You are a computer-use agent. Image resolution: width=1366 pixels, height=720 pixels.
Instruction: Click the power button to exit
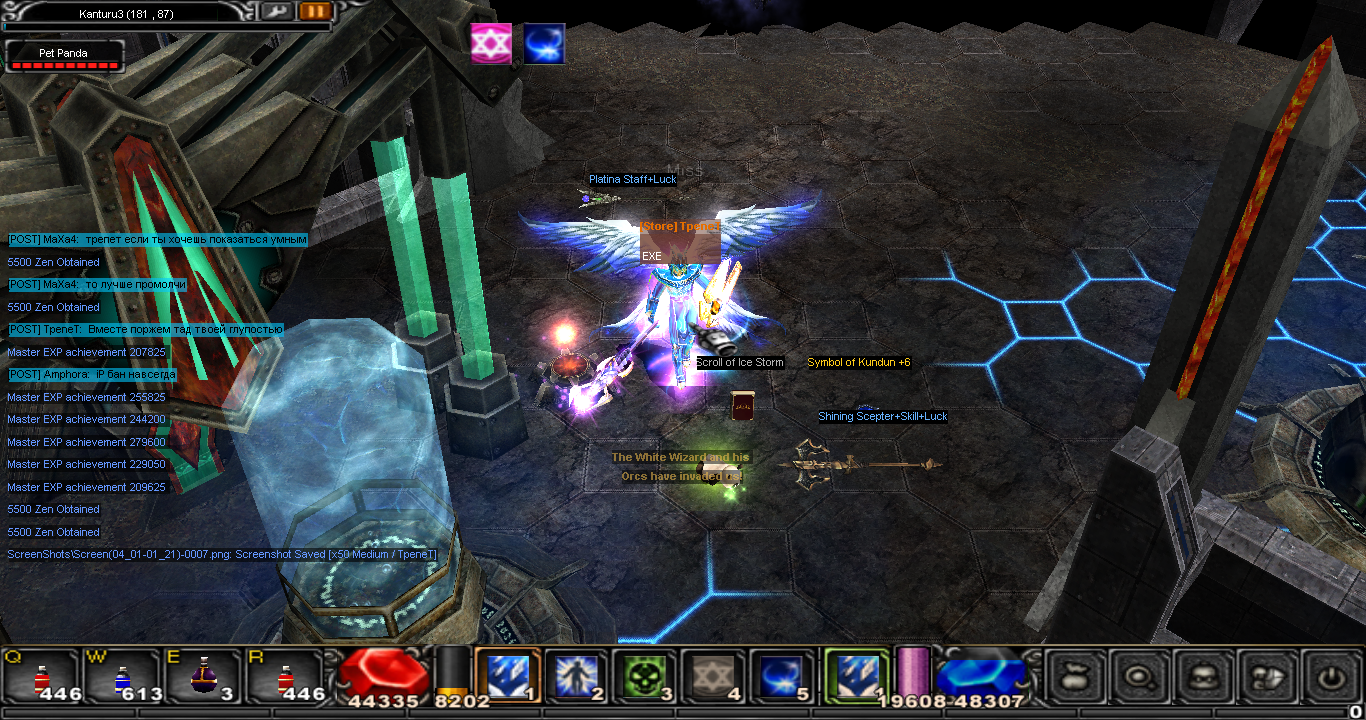click(1329, 677)
